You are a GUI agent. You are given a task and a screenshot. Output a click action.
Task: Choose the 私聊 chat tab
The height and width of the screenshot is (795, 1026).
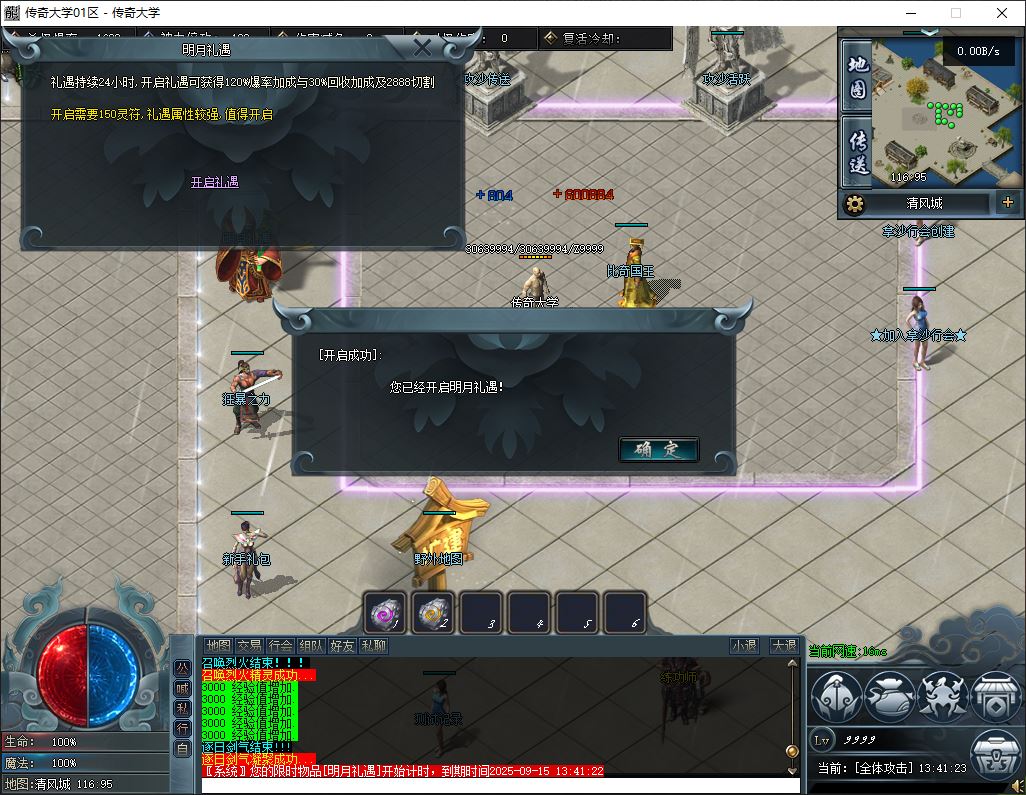pos(373,646)
